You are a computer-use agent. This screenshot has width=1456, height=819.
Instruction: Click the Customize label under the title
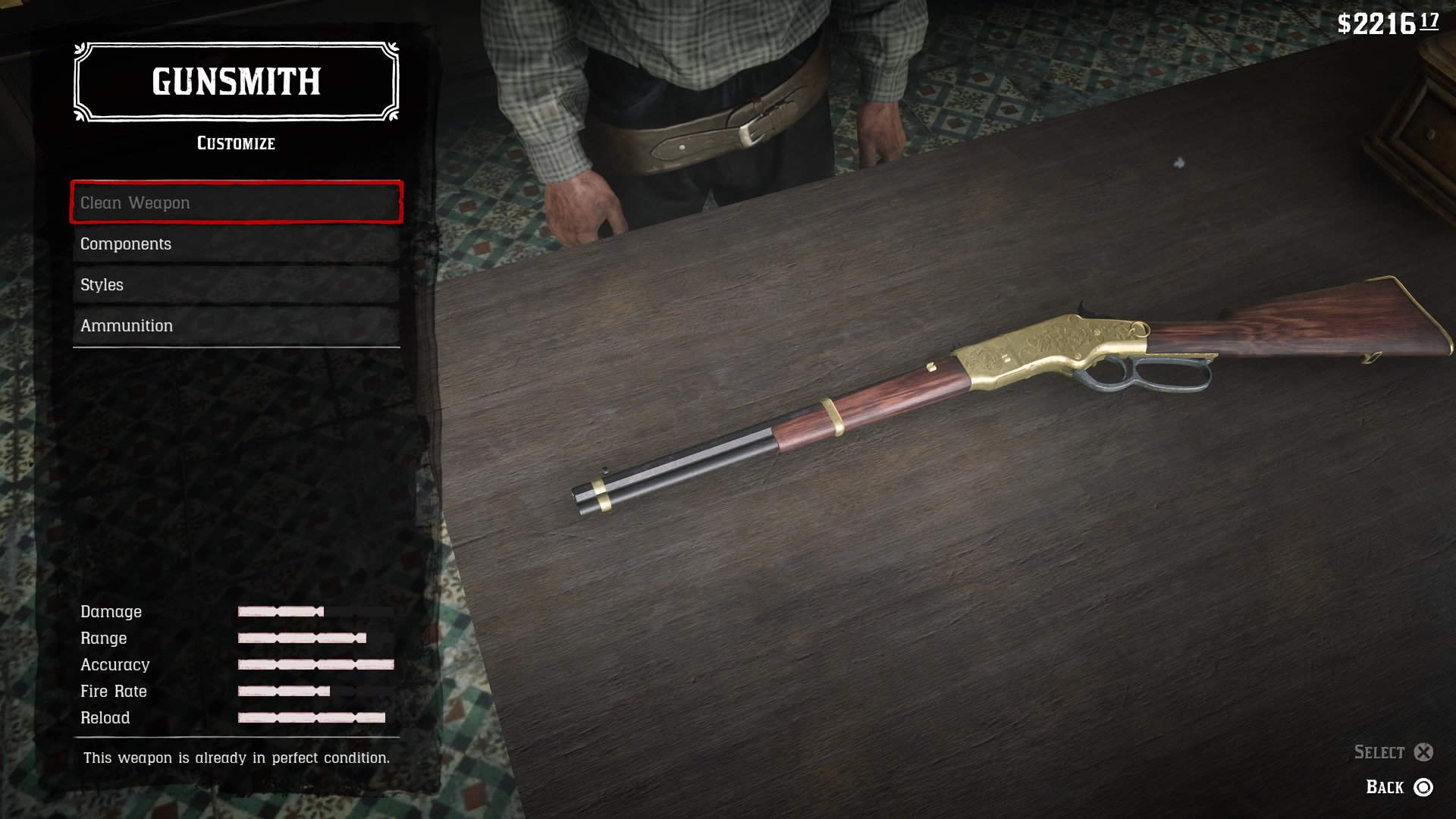point(234,143)
